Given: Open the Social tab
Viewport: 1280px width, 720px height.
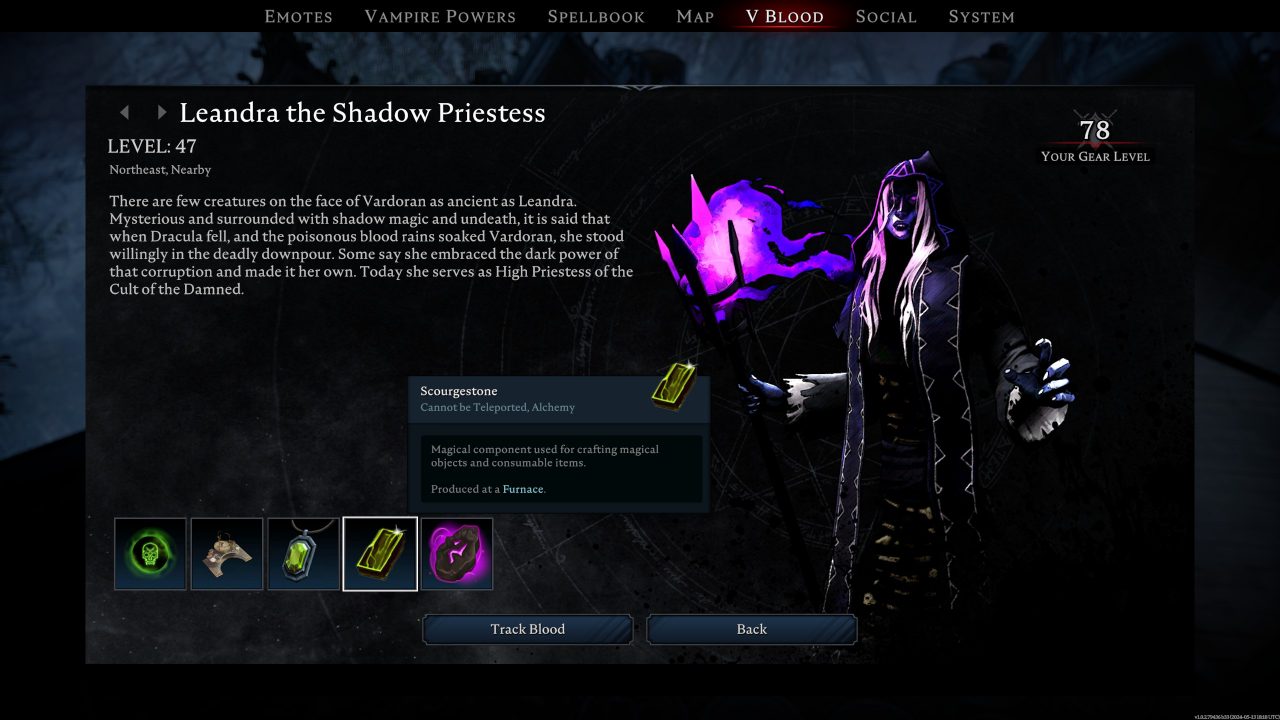Looking at the screenshot, I should tap(886, 16).
